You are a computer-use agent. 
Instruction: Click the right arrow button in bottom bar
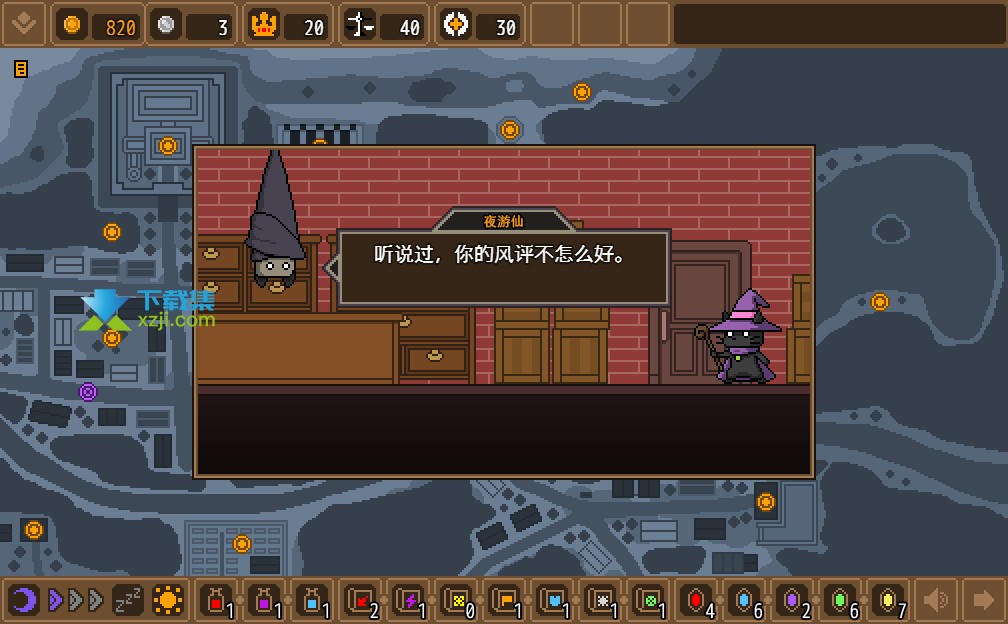[x=983, y=600]
